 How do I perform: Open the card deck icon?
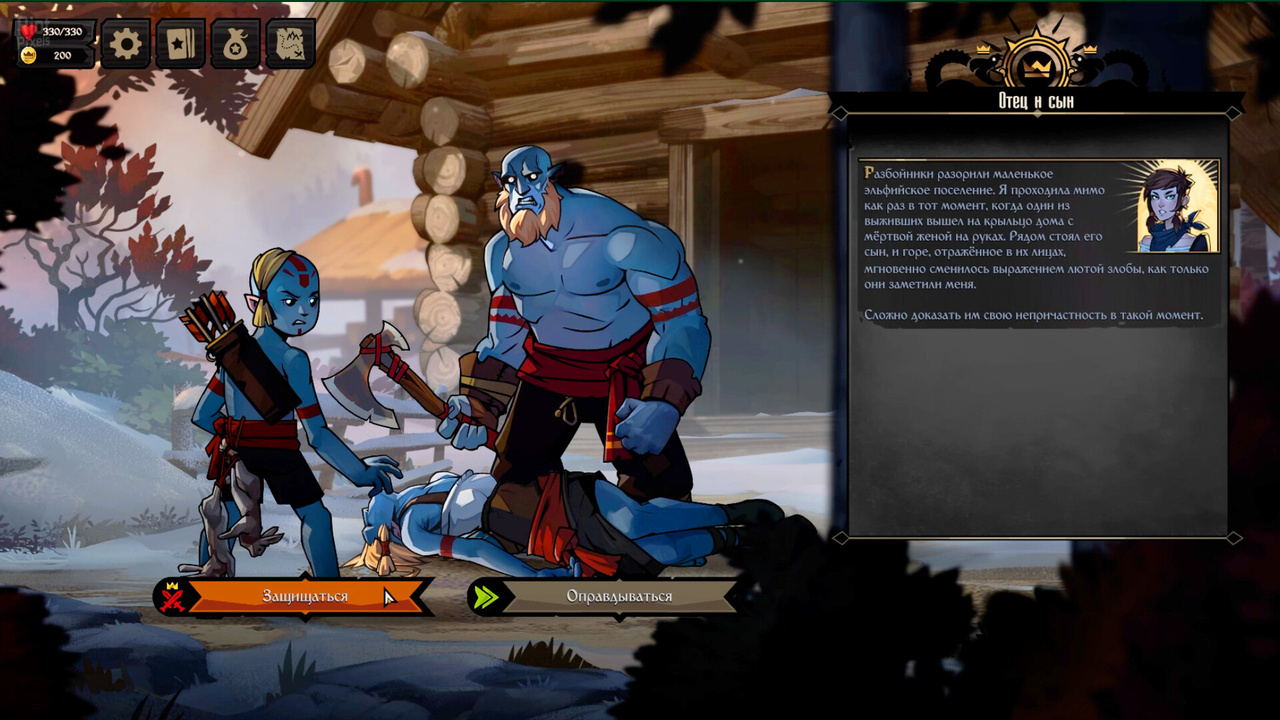coord(181,45)
